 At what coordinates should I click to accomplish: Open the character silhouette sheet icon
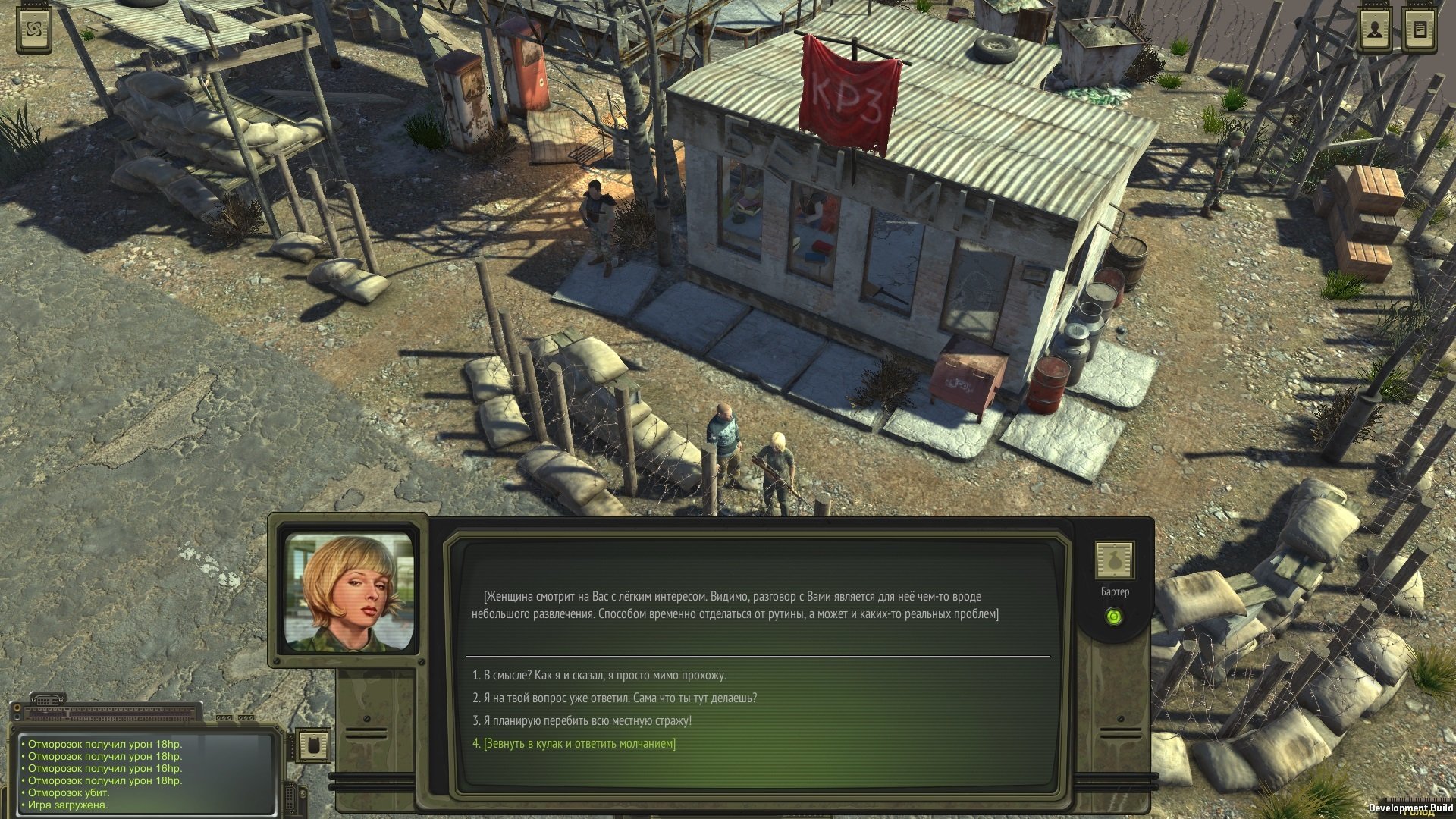click(1373, 30)
